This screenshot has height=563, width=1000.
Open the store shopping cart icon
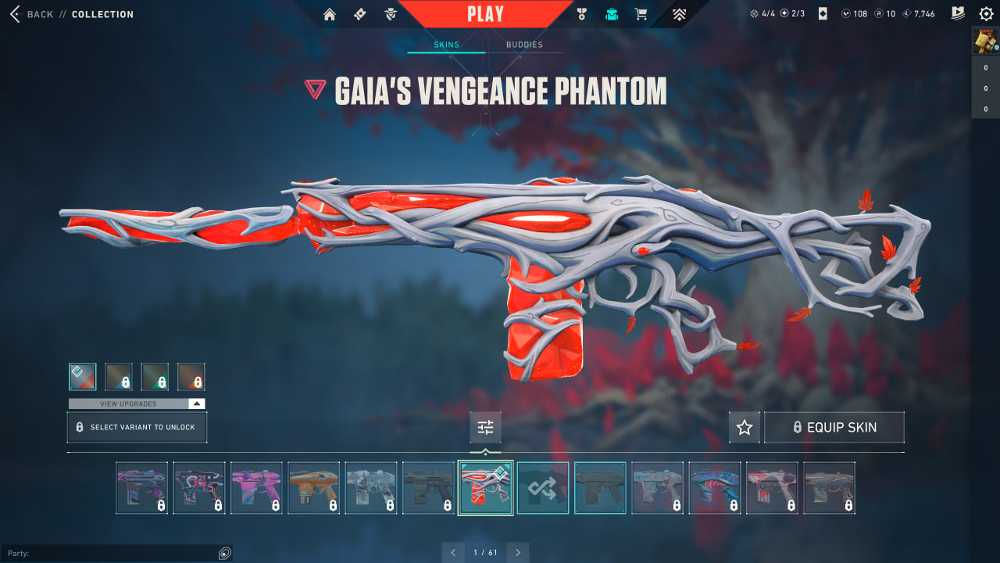pos(641,14)
